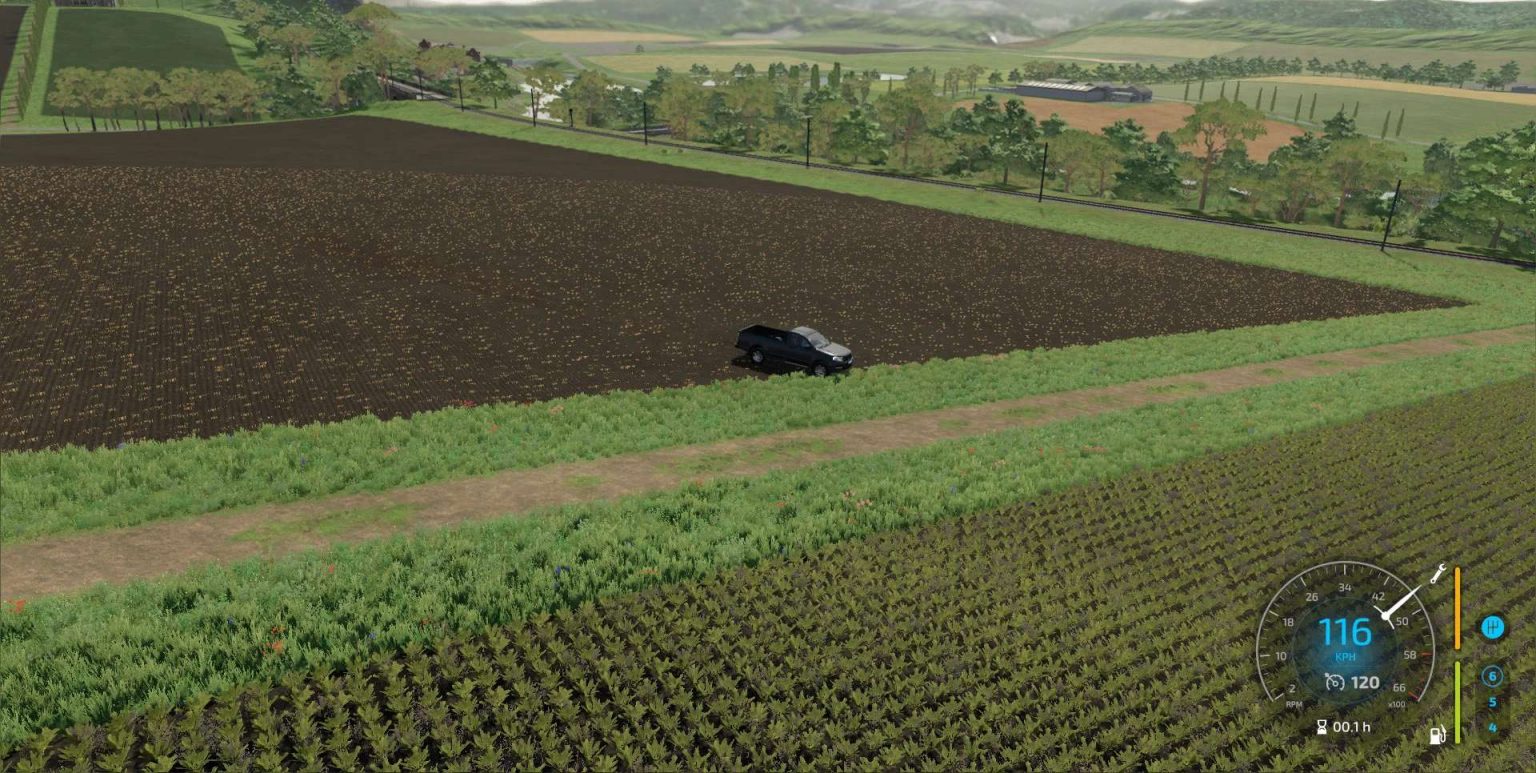The width and height of the screenshot is (1536, 773).
Task: Click the hourglass operating hours icon
Action: click(x=1322, y=726)
